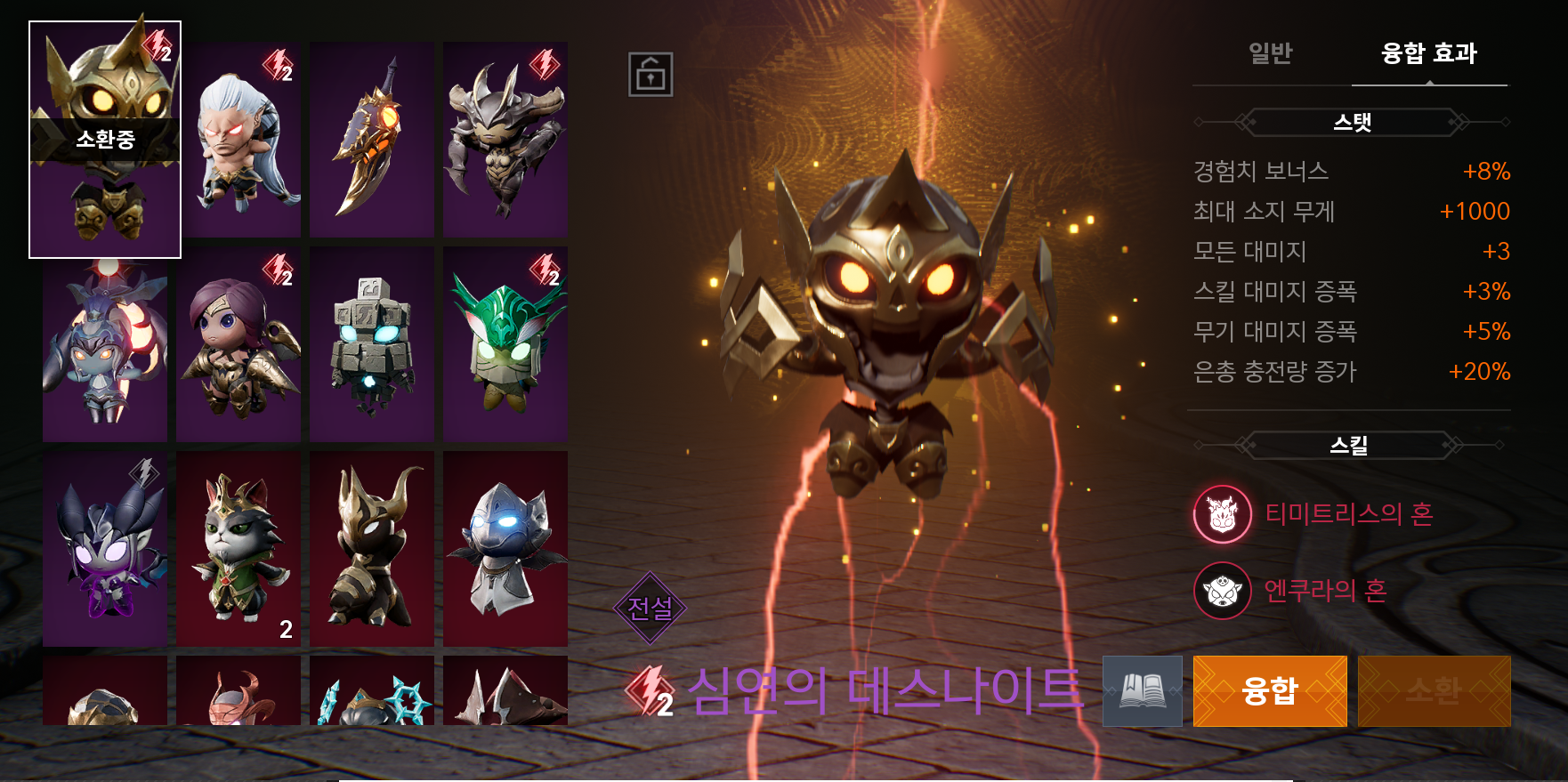The width and height of the screenshot is (1568, 782).
Task: Choose the purple-haired winged girl card
Action: click(x=238, y=344)
